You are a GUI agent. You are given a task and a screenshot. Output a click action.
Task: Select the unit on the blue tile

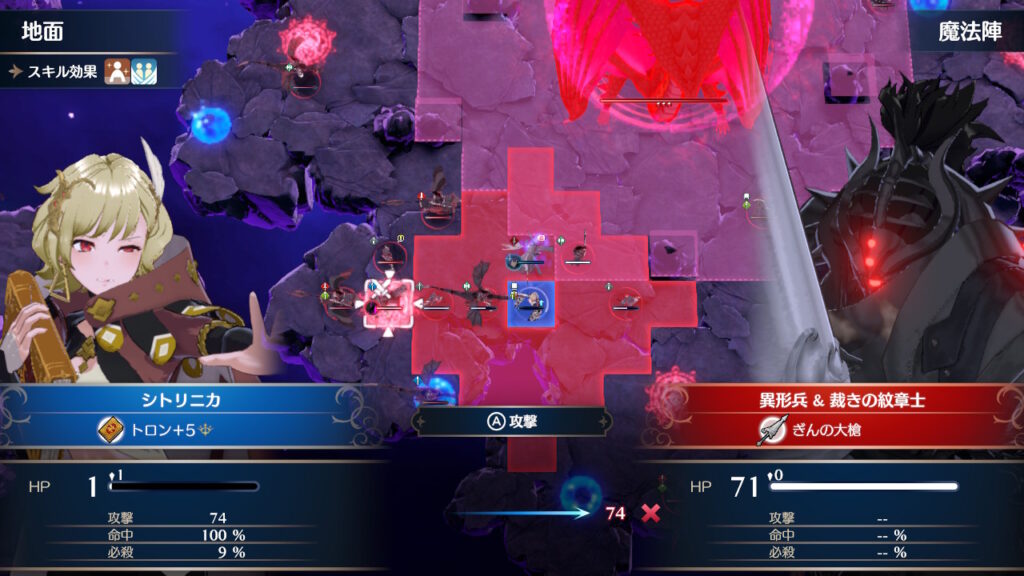[531, 303]
